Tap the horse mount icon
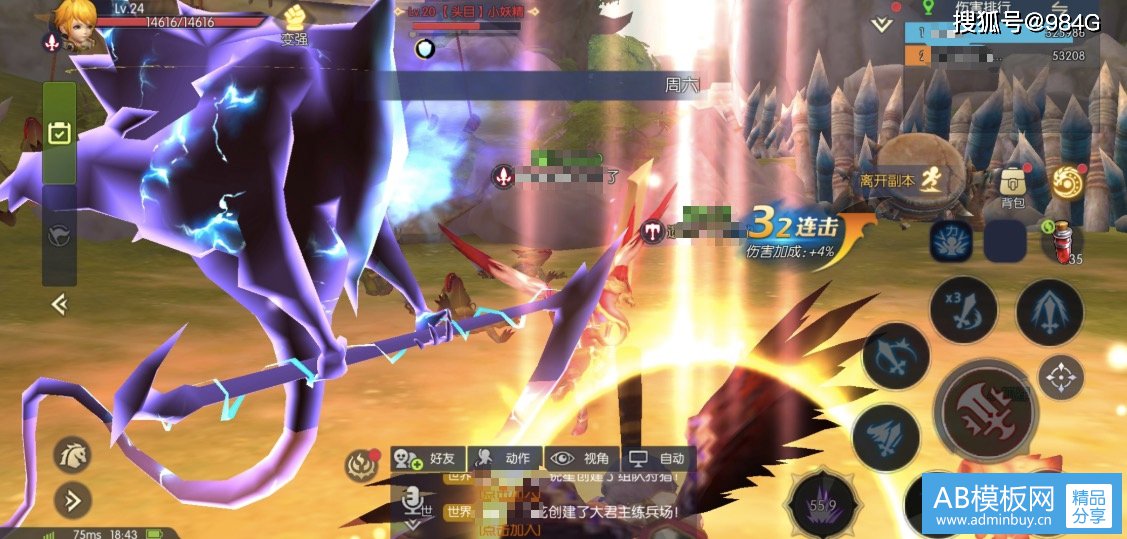This screenshot has height=539, width=1127. click(x=72, y=454)
